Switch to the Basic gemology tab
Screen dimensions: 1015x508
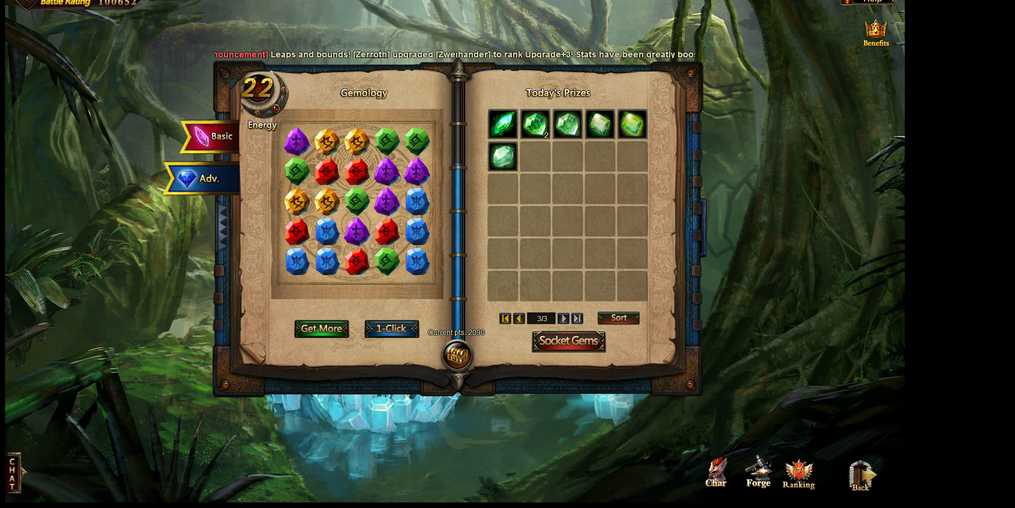tap(211, 136)
